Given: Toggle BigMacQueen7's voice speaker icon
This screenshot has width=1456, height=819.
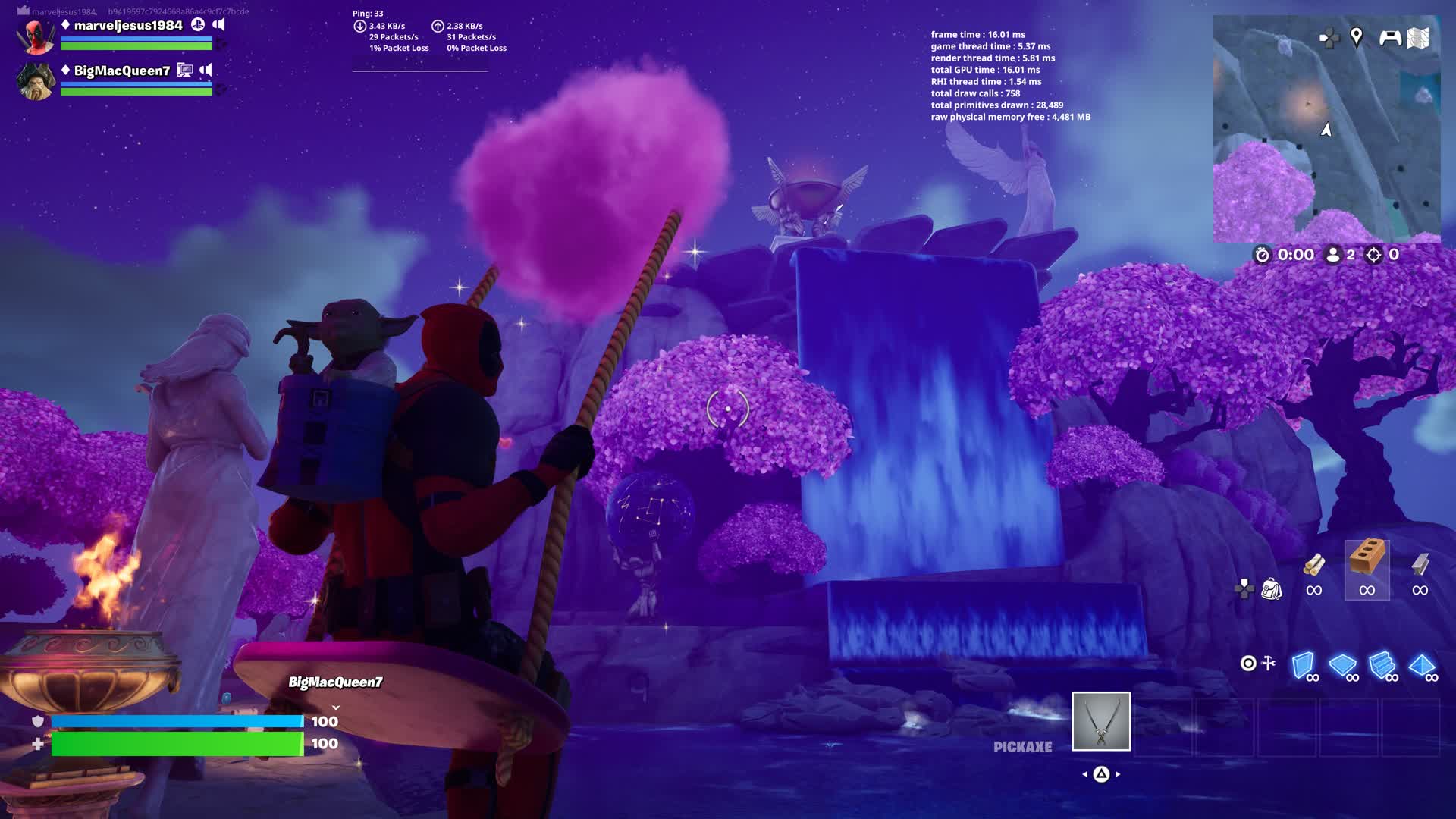Looking at the screenshot, I should click(206, 70).
